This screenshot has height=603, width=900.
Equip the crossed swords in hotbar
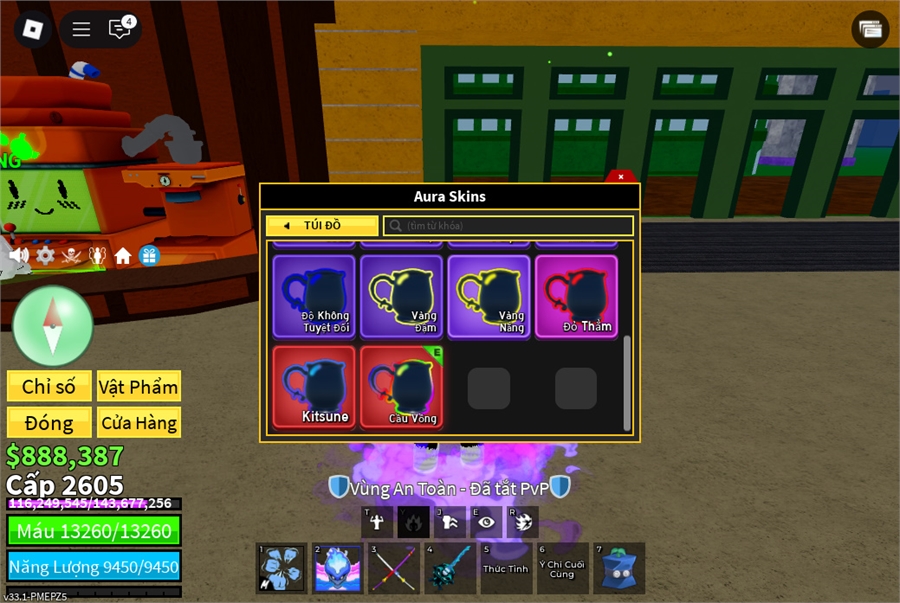pyautogui.click(x=394, y=570)
